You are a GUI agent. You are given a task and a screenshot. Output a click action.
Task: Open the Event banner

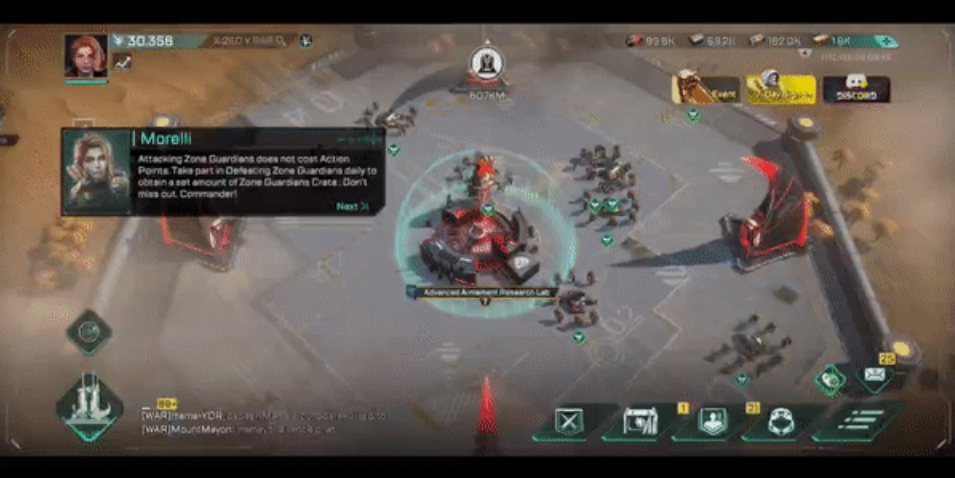click(706, 90)
